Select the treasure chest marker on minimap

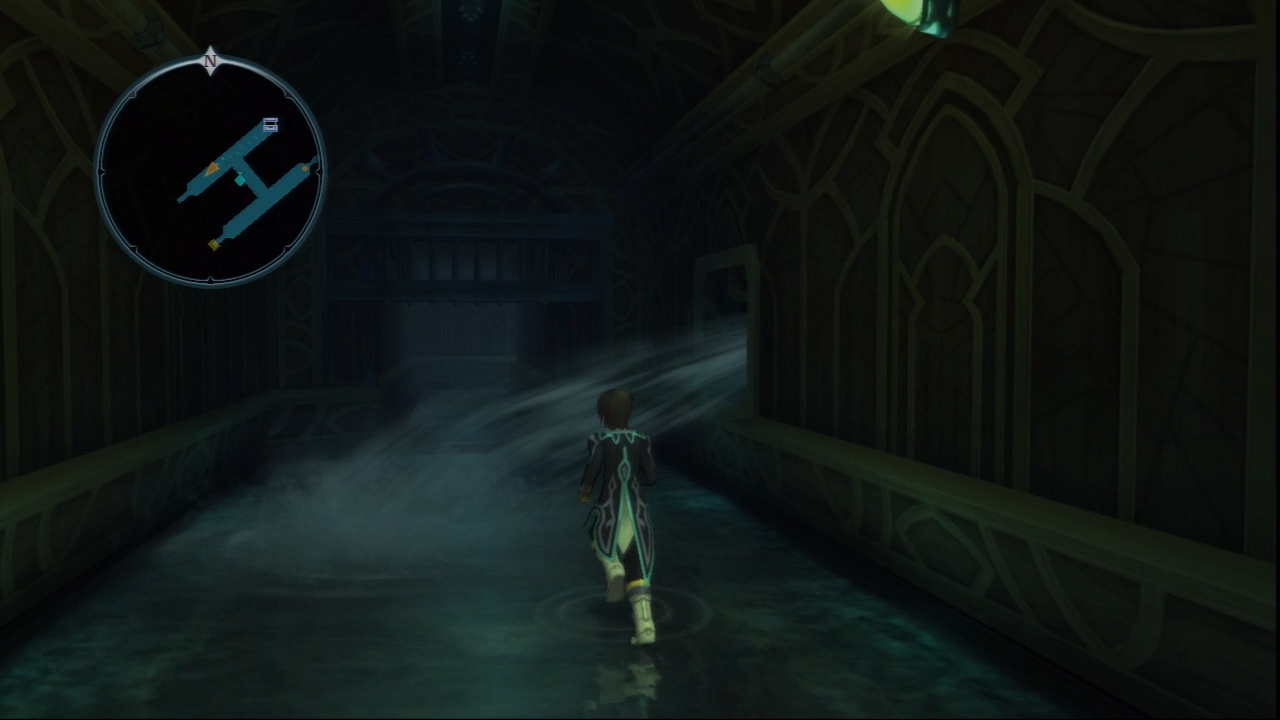[270, 125]
